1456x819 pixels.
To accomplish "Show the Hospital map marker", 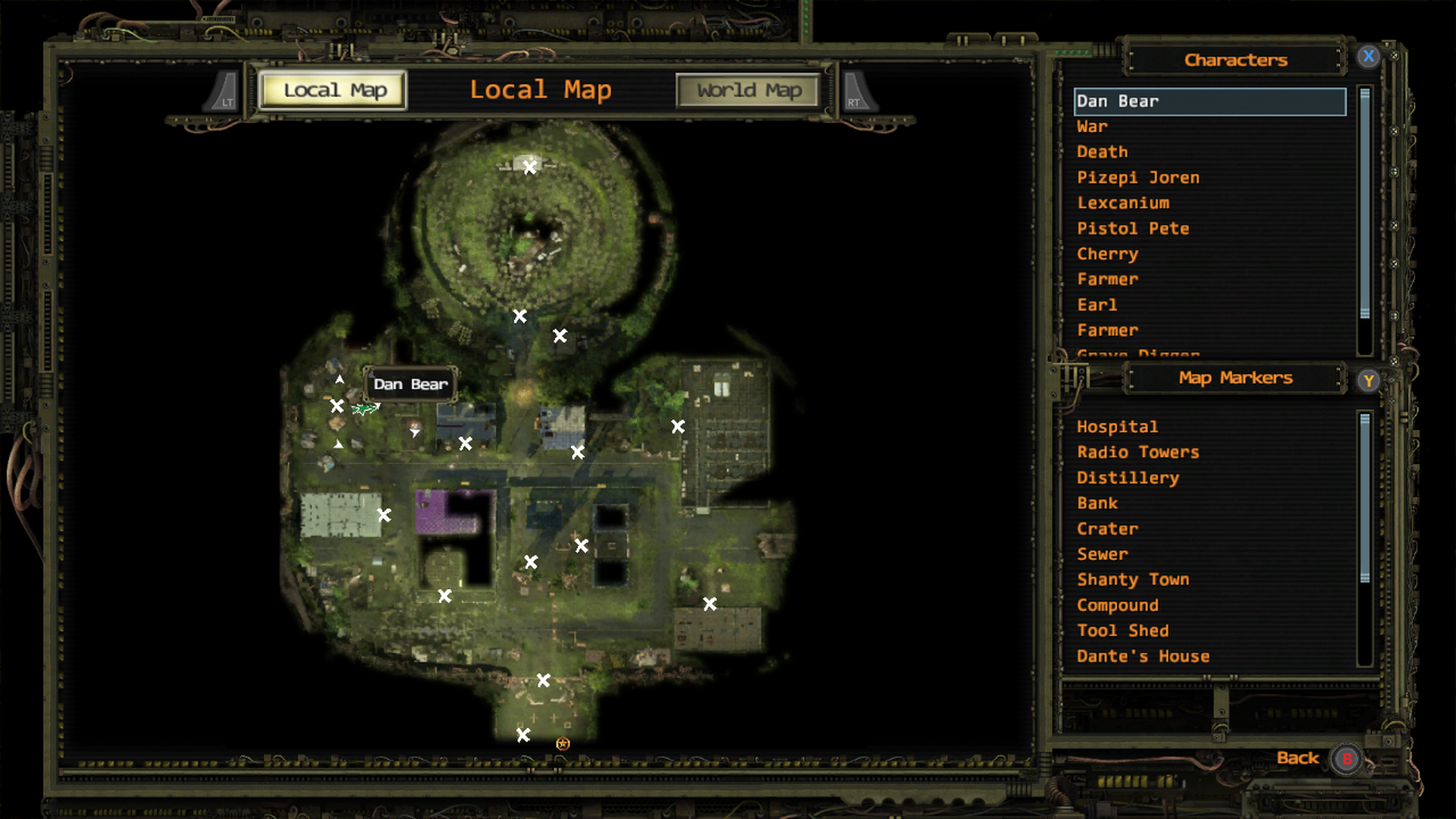I will (x=1117, y=427).
